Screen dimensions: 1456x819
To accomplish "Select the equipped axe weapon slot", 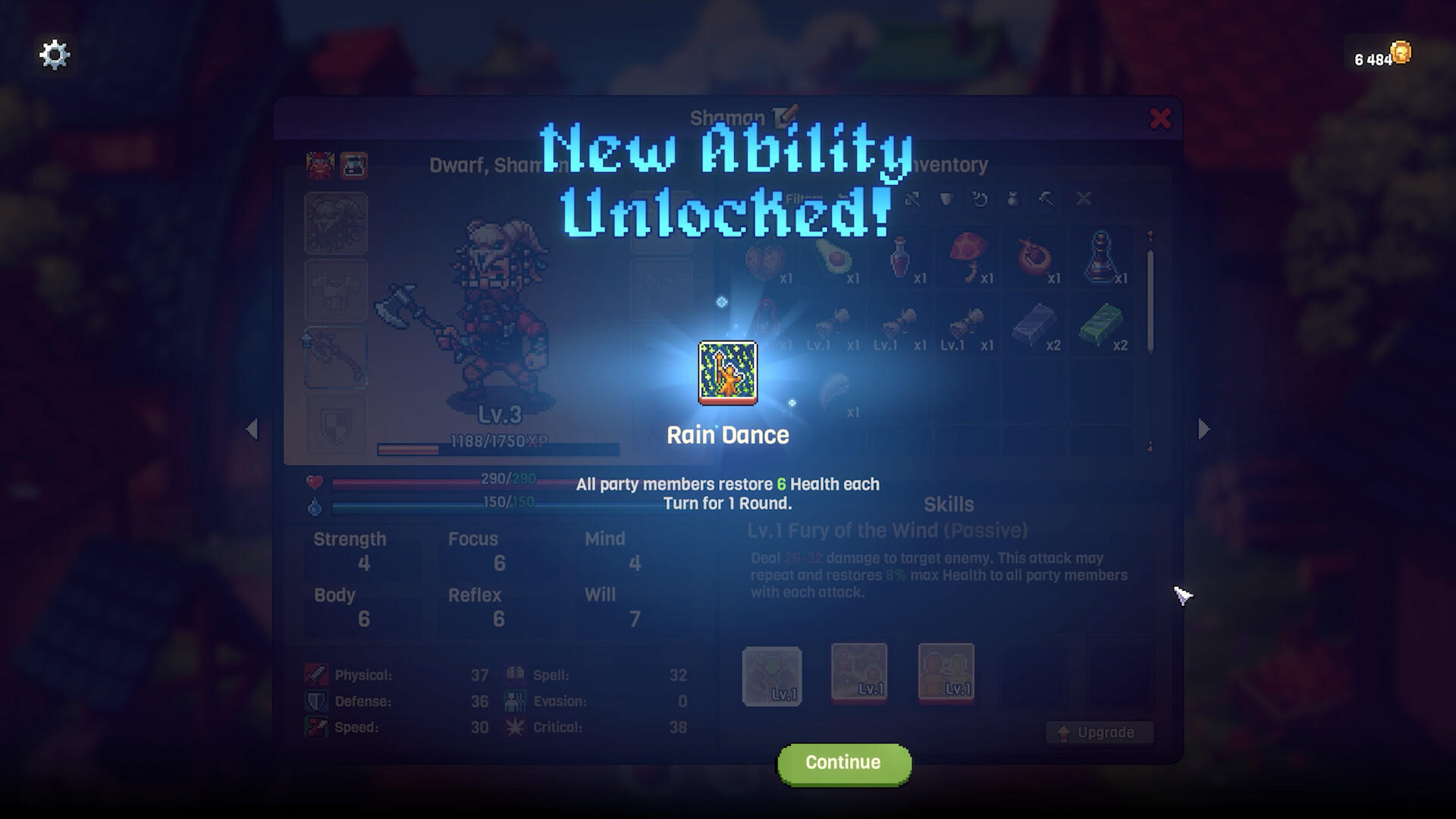I will tap(336, 358).
